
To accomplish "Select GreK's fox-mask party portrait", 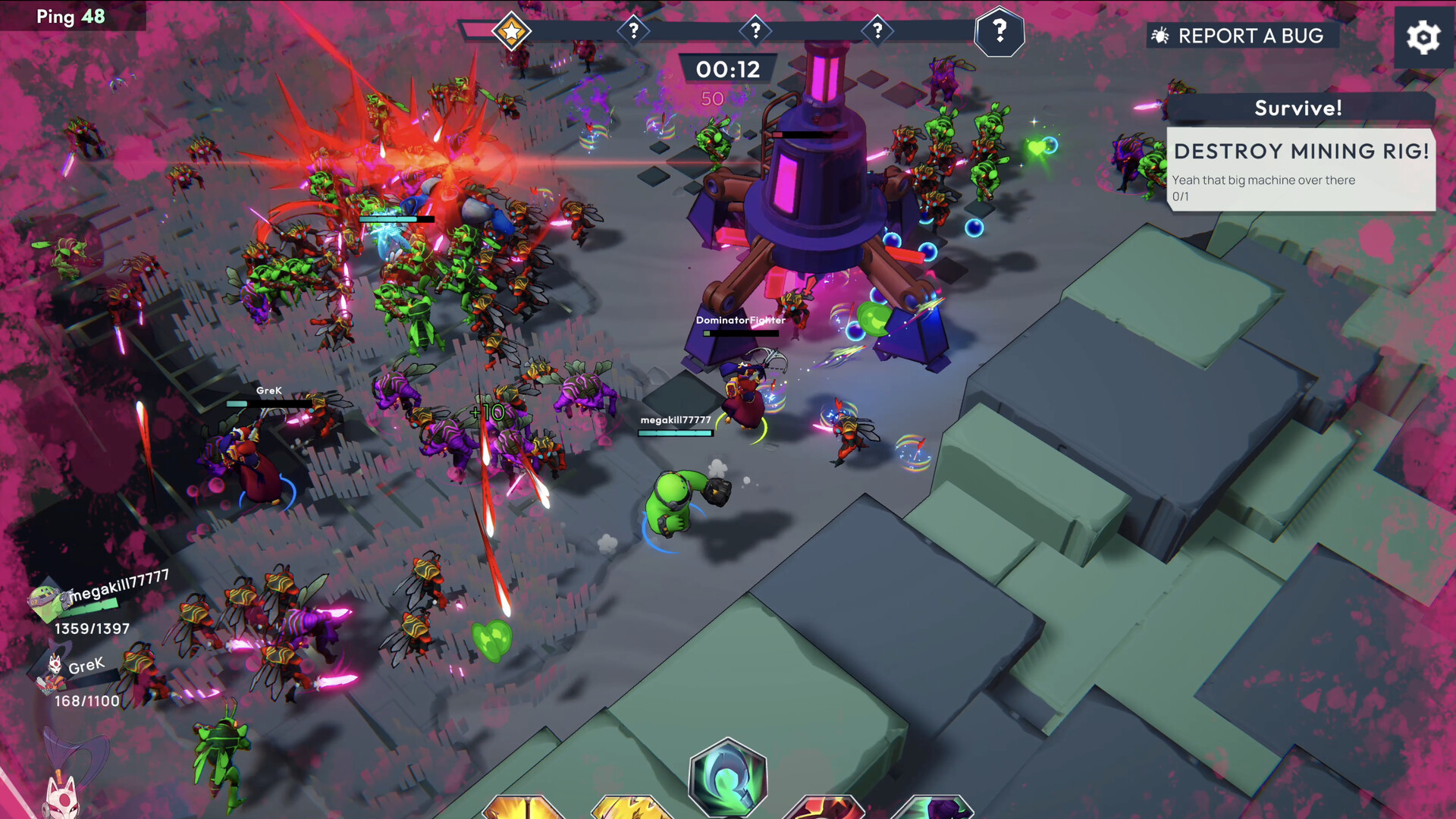I will click(x=53, y=672).
